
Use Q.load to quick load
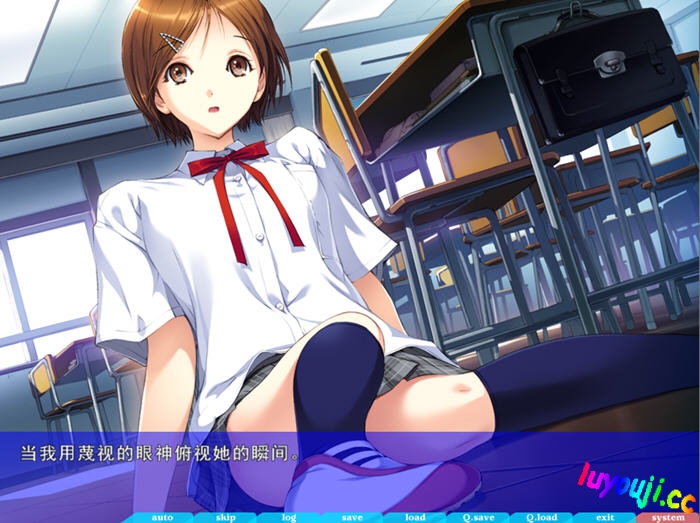tap(541, 517)
